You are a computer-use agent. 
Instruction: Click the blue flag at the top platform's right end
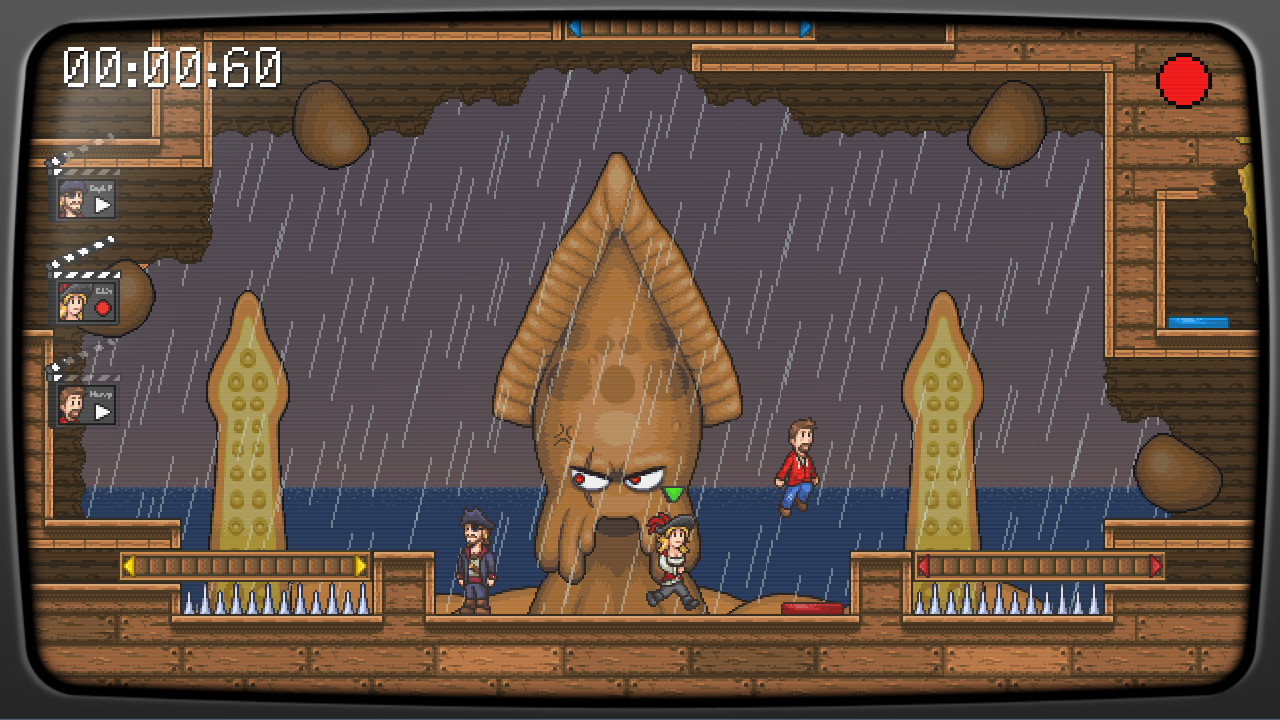coord(806,27)
